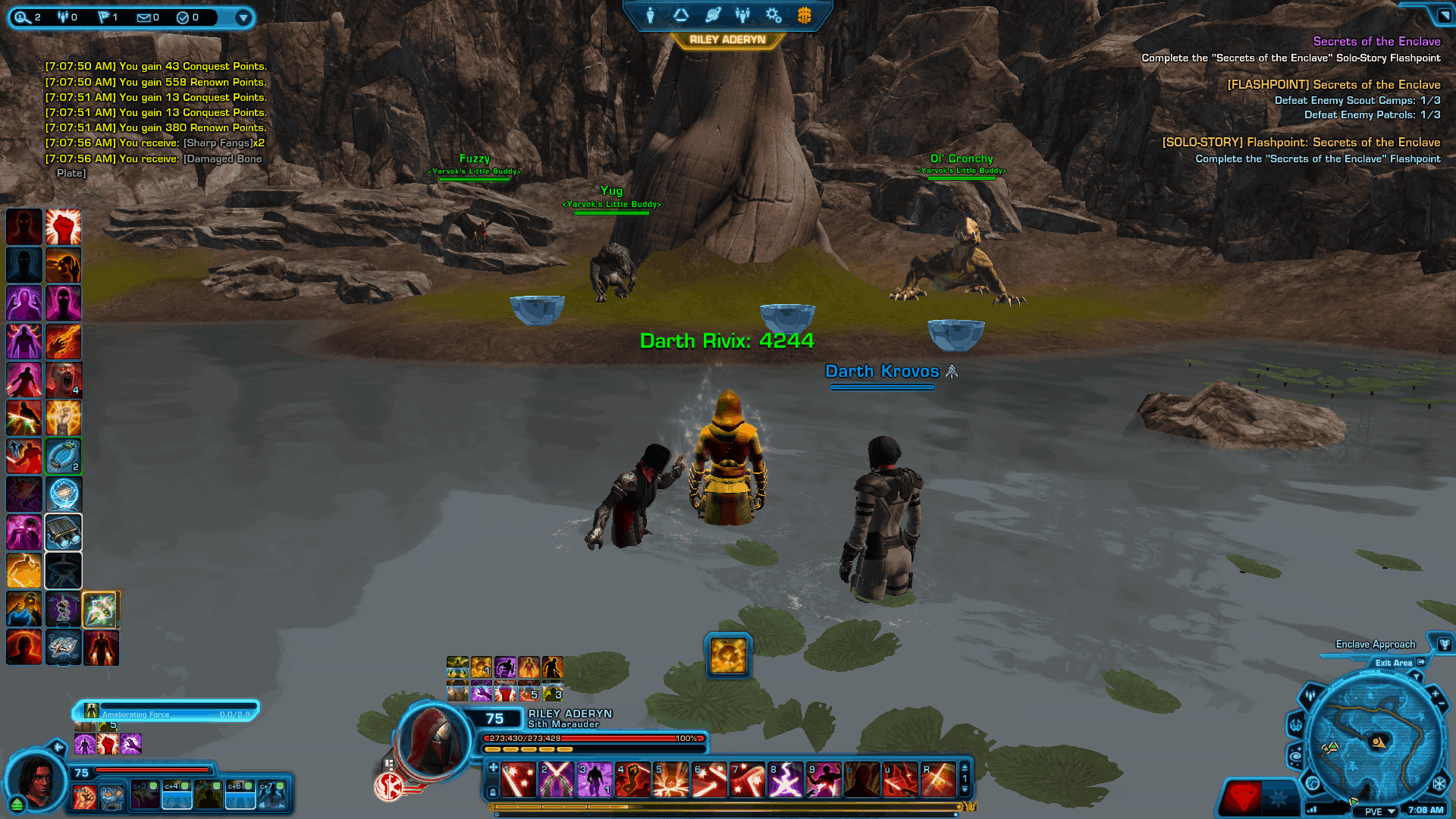Open the group counter in the top-left tracker
The height and width of the screenshot is (819, 1456).
(x=63, y=17)
